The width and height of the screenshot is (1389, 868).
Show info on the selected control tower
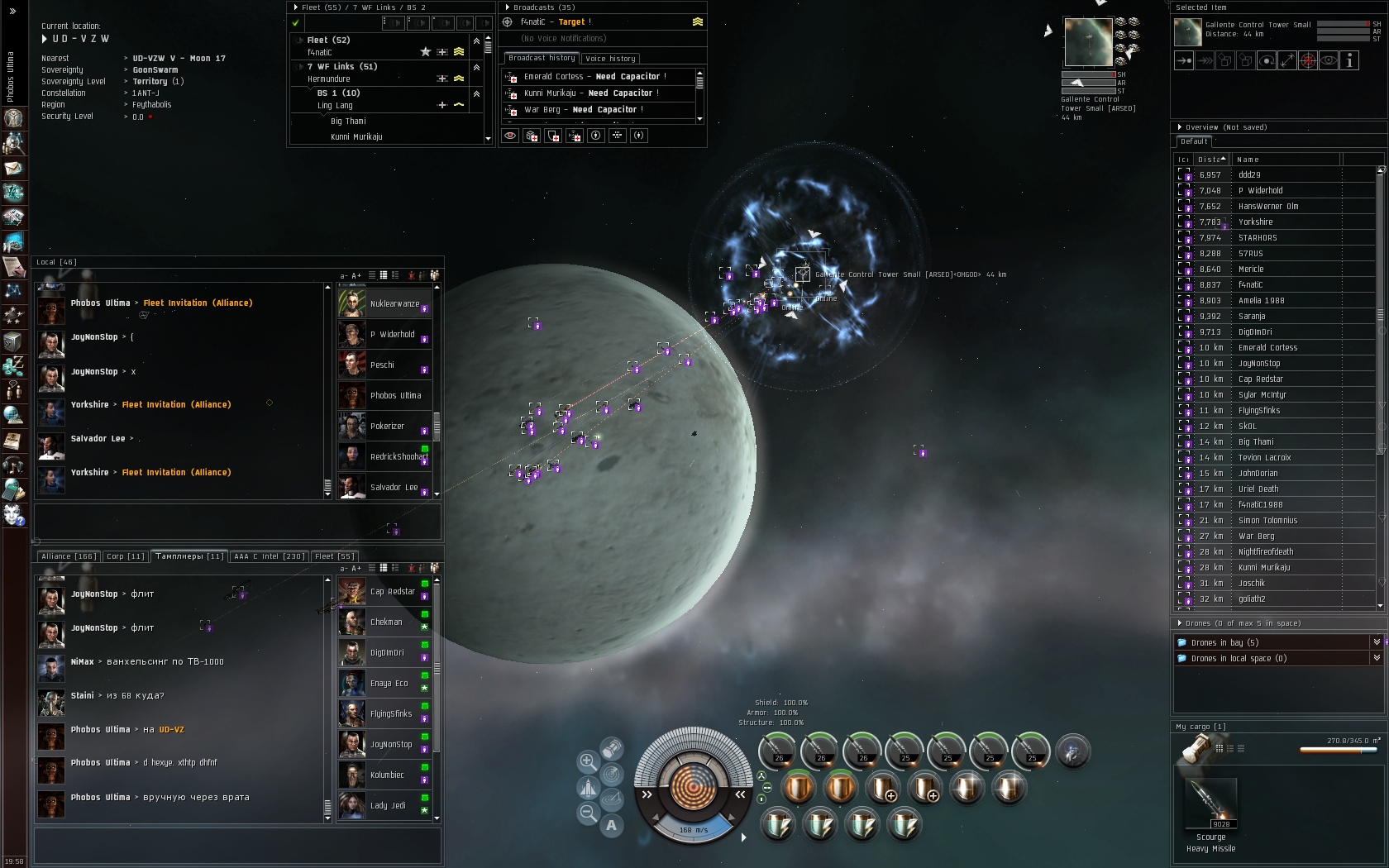pos(1349,60)
